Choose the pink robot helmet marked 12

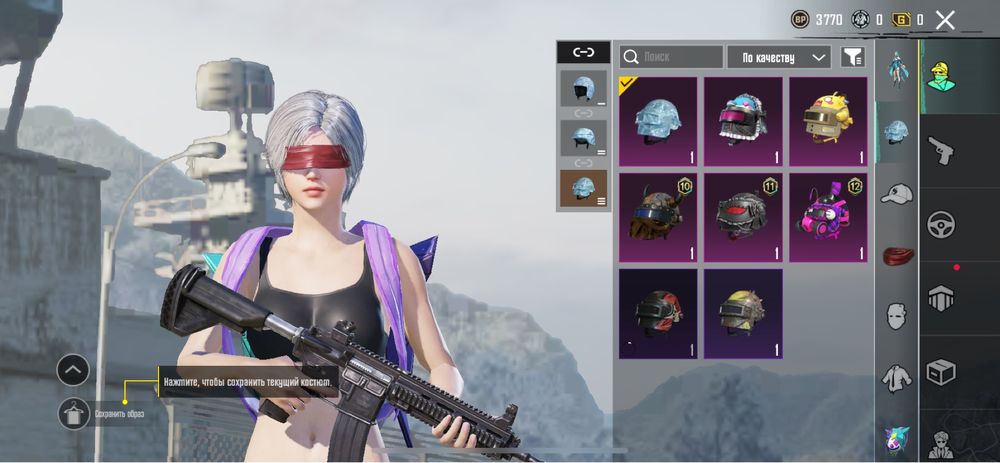click(828, 217)
